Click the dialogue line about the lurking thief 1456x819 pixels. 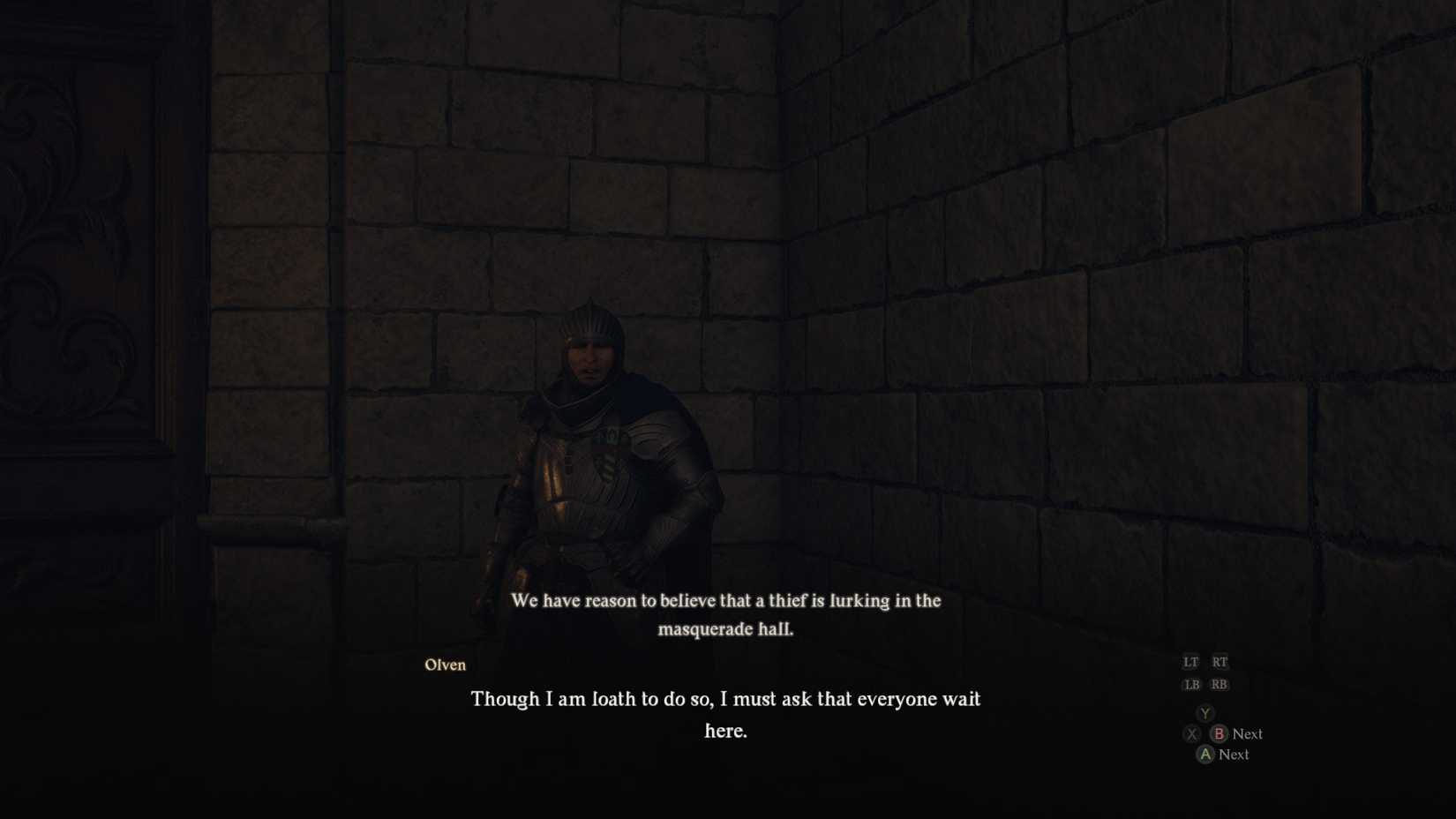pos(725,601)
